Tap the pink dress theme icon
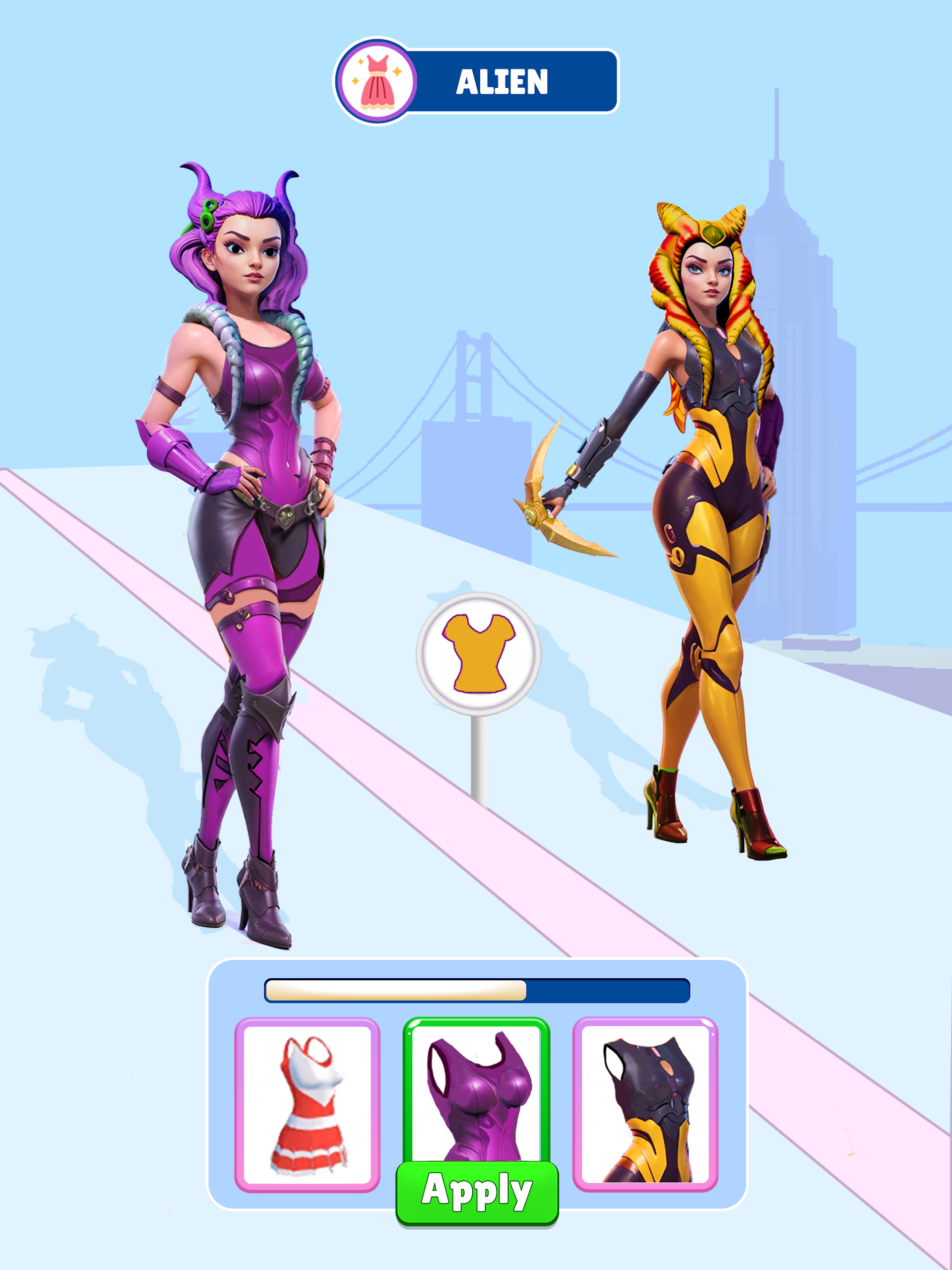Screen dimensions: 952x1270 click(x=376, y=81)
